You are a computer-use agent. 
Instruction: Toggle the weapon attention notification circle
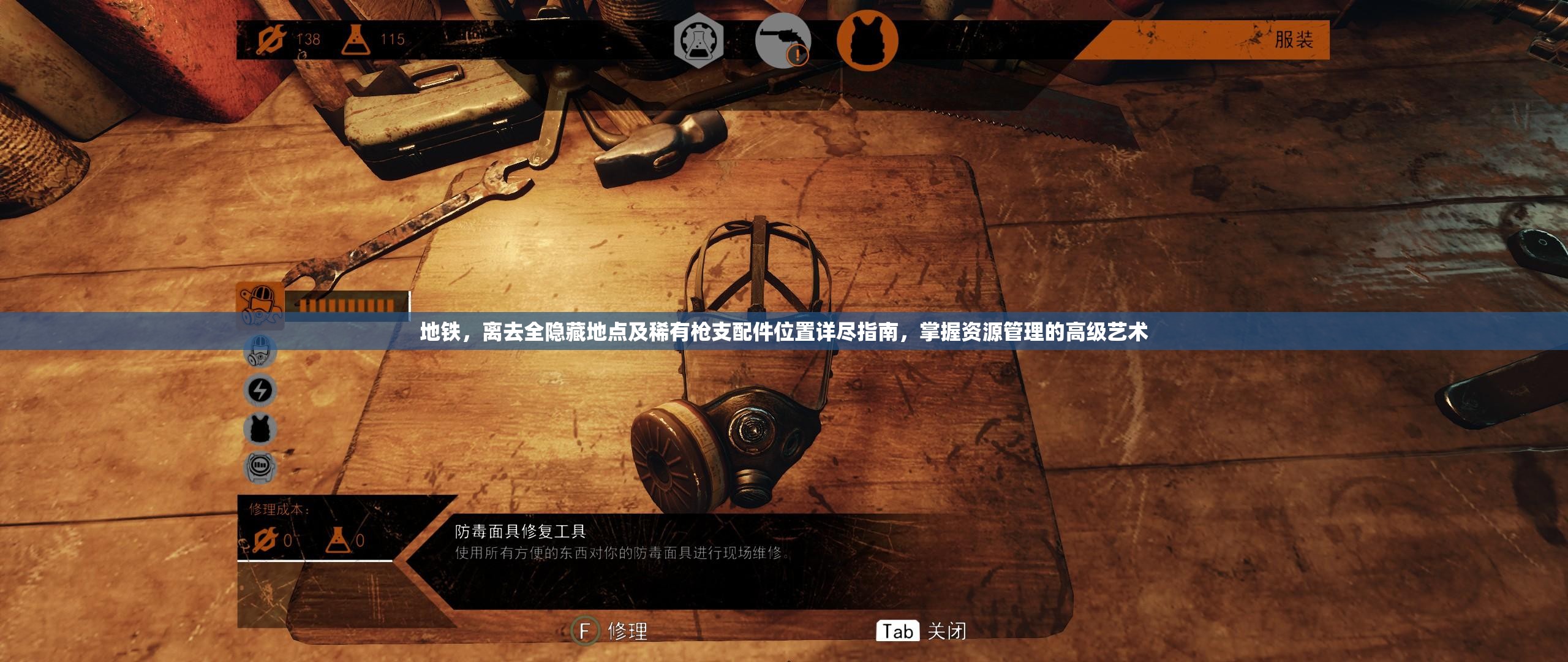tap(798, 55)
